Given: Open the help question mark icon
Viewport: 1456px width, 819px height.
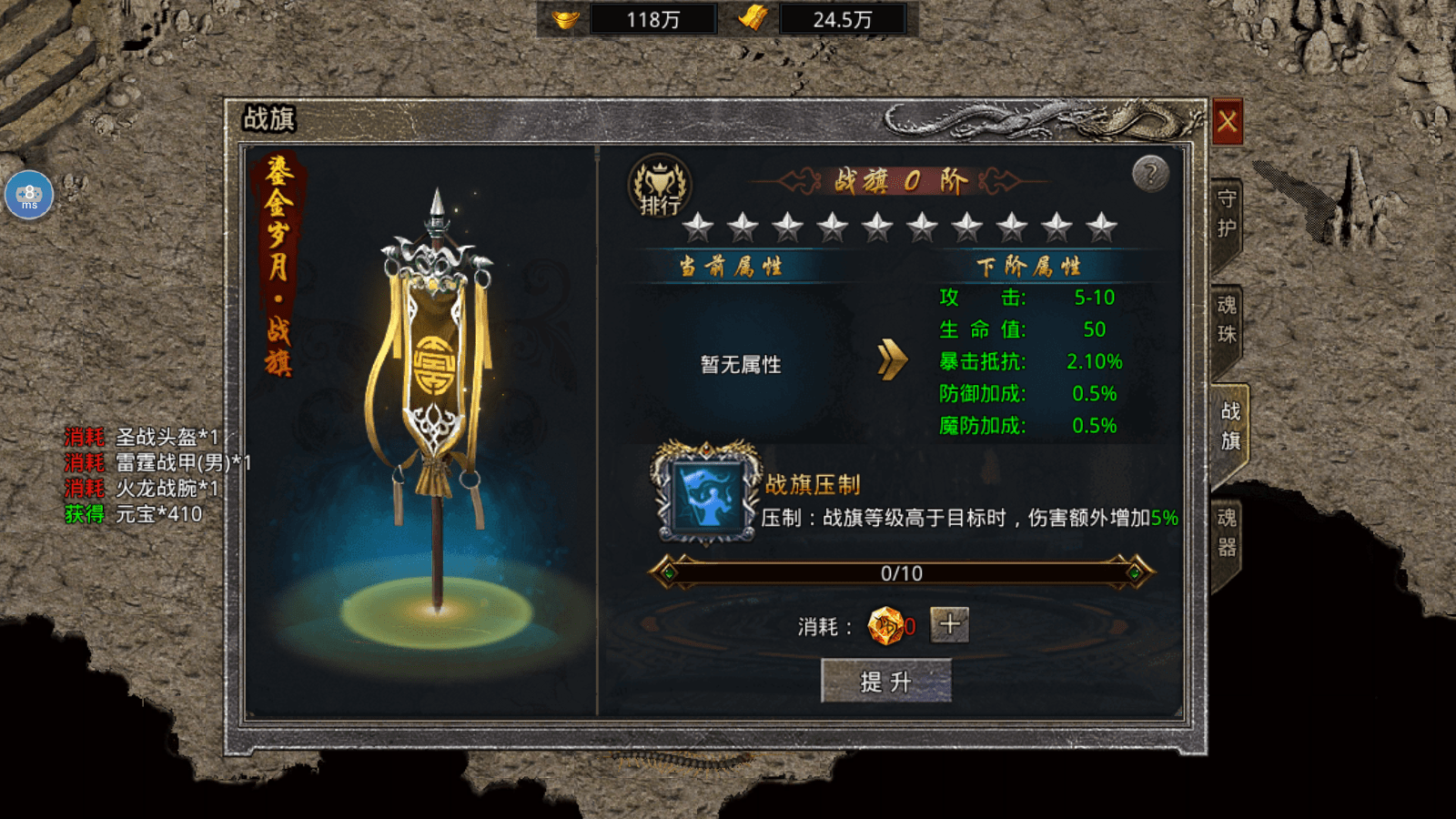Looking at the screenshot, I should (1150, 173).
